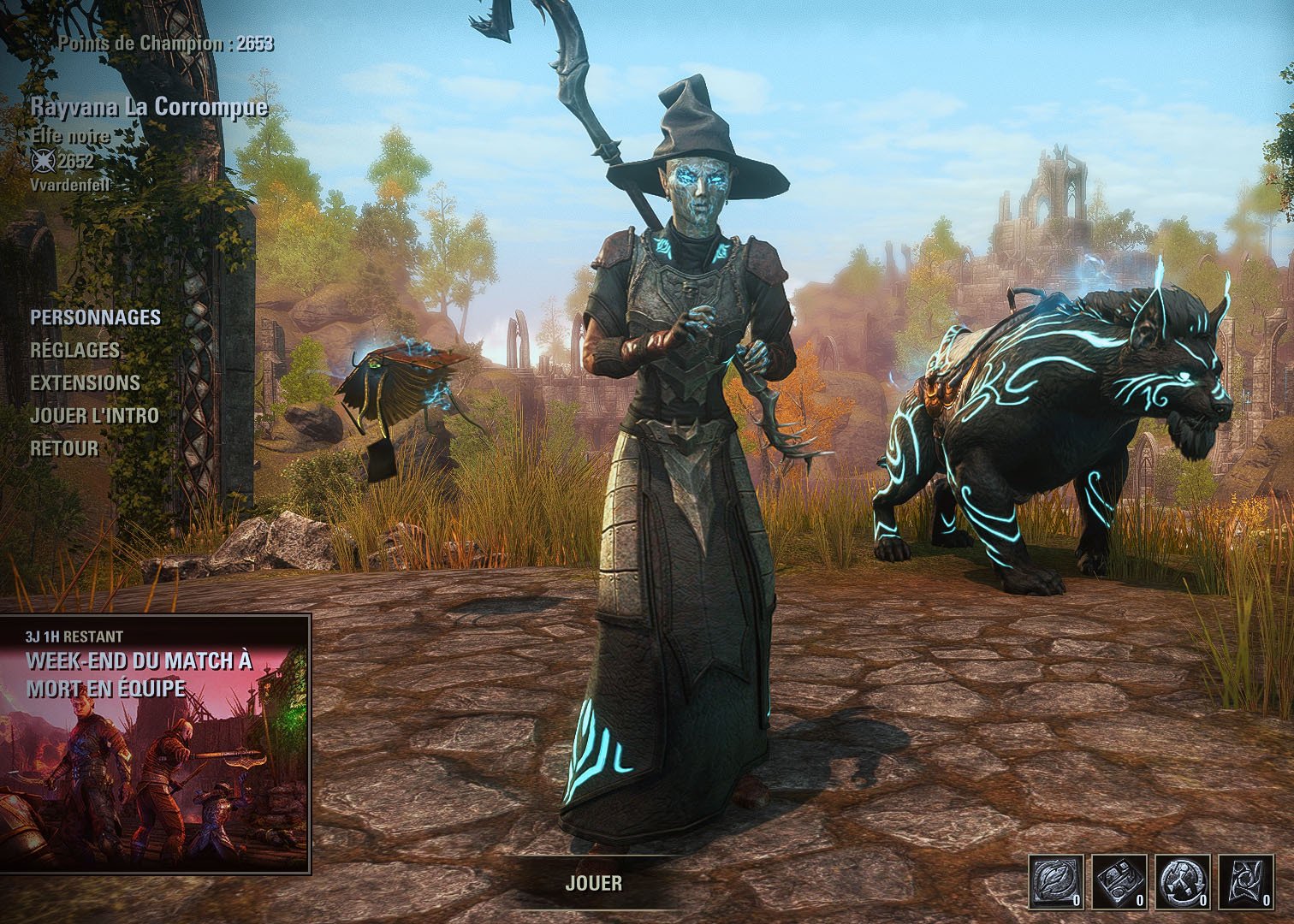Click RETOUR to go back

click(x=64, y=448)
